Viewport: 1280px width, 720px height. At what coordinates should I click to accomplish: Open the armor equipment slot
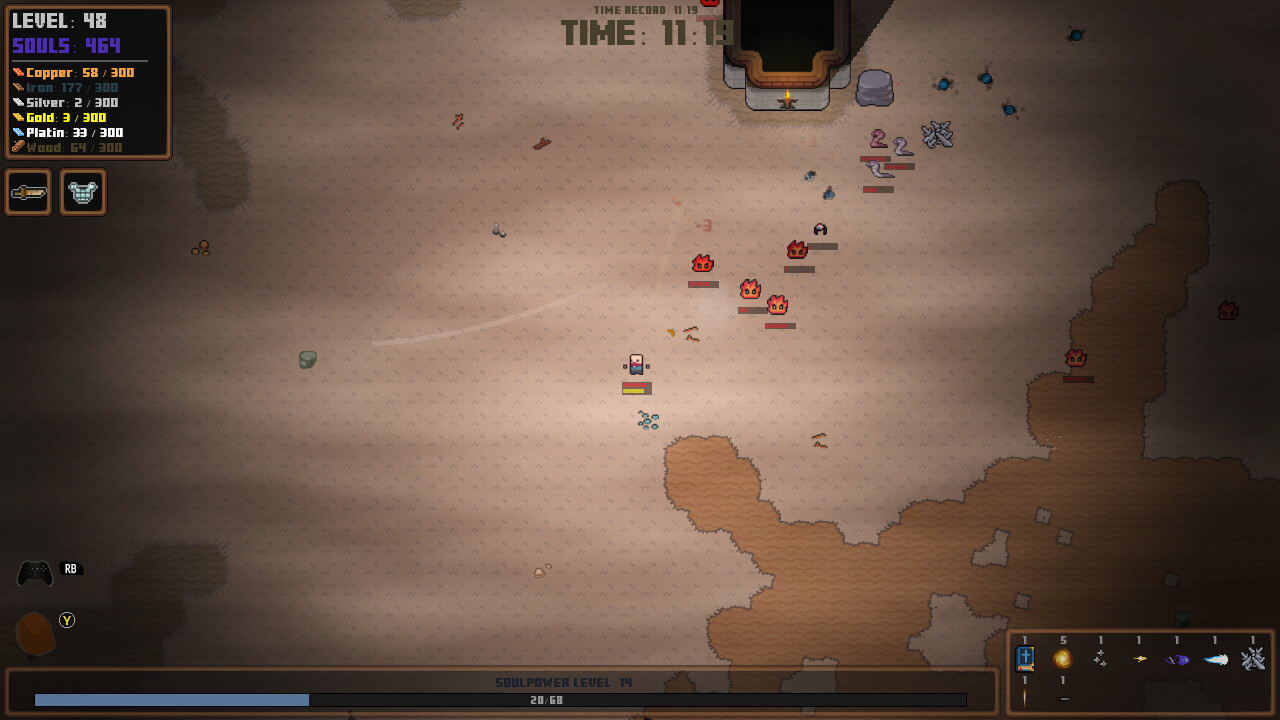(x=83, y=192)
